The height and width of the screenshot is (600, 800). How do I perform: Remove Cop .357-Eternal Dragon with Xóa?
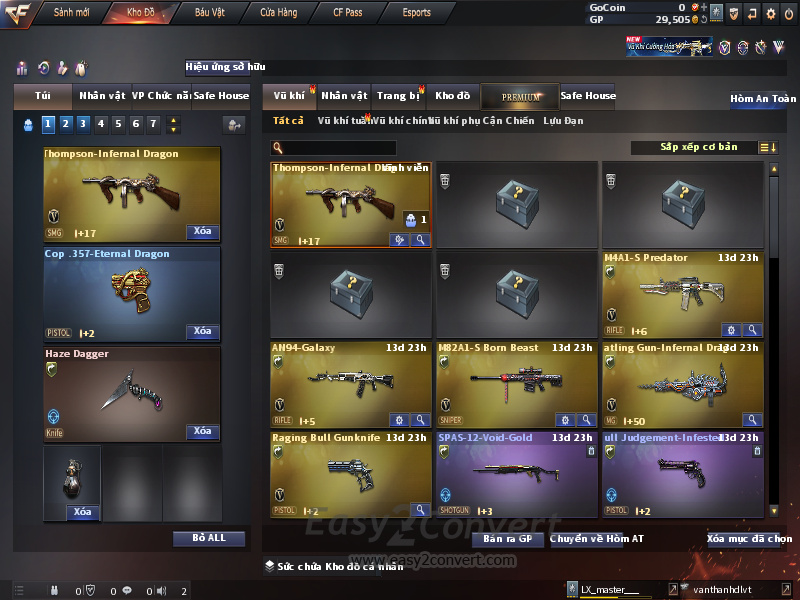click(x=202, y=331)
